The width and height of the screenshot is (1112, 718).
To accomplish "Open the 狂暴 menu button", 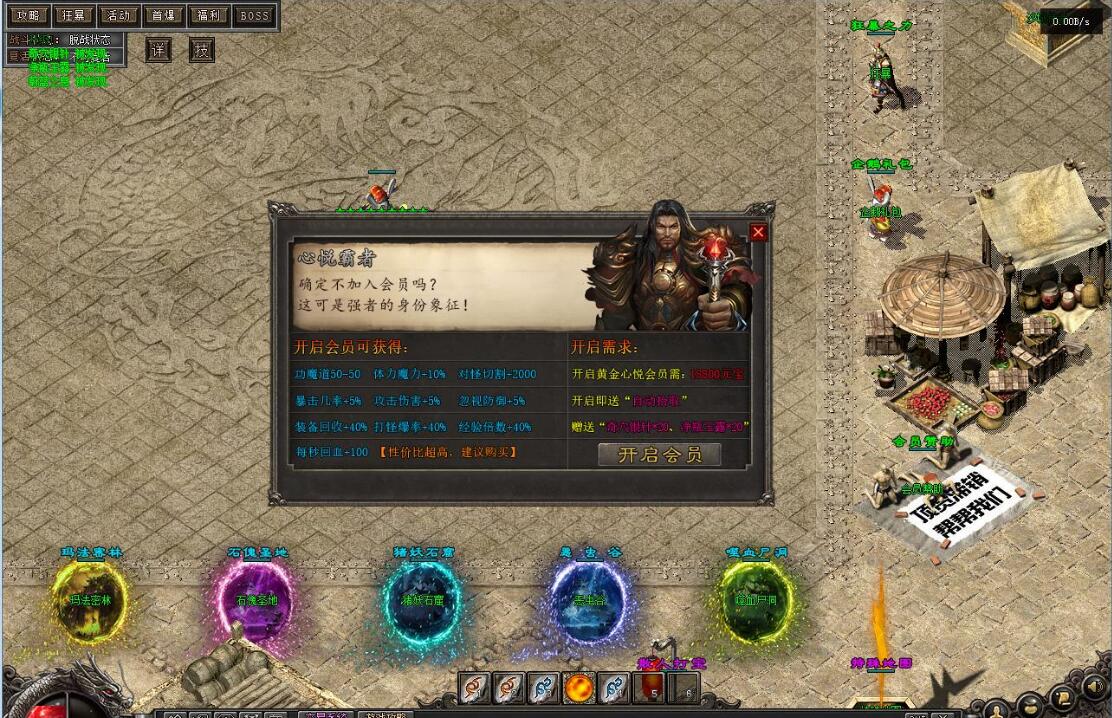I will pyautogui.click(x=73, y=15).
